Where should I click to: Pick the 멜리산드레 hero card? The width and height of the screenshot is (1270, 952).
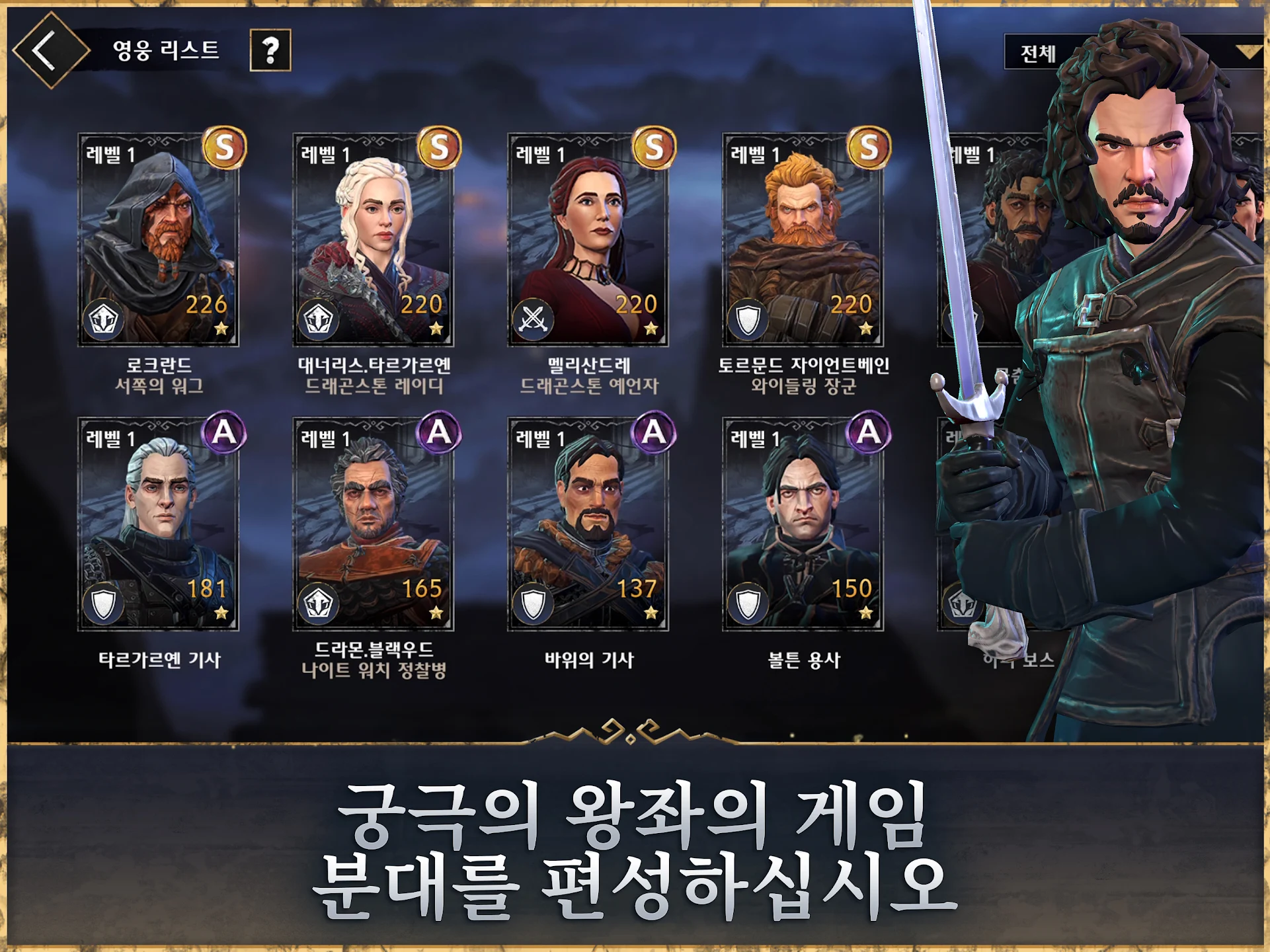coord(588,240)
